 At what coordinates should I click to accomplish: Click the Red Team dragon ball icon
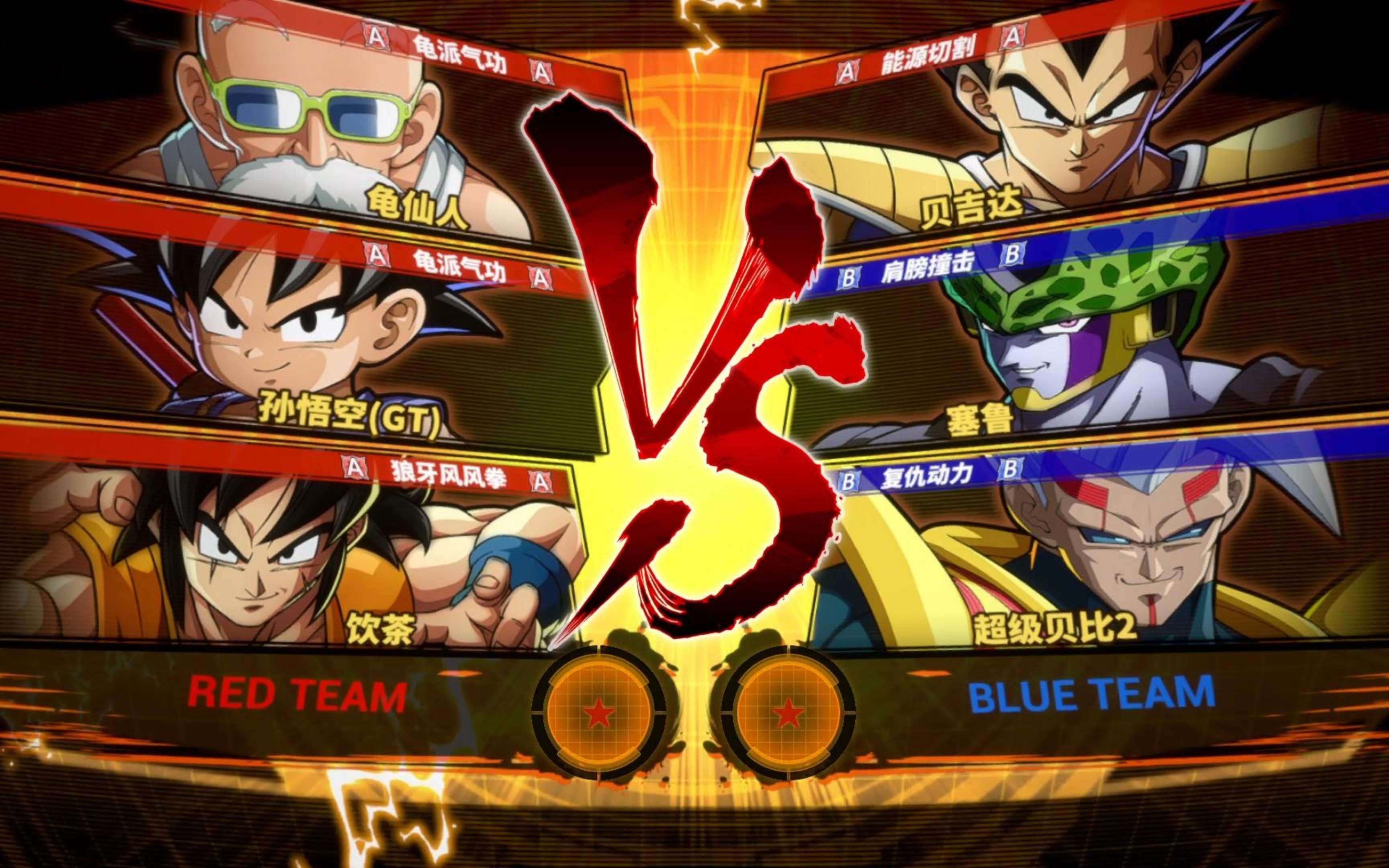pyautogui.click(x=599, y=713)
